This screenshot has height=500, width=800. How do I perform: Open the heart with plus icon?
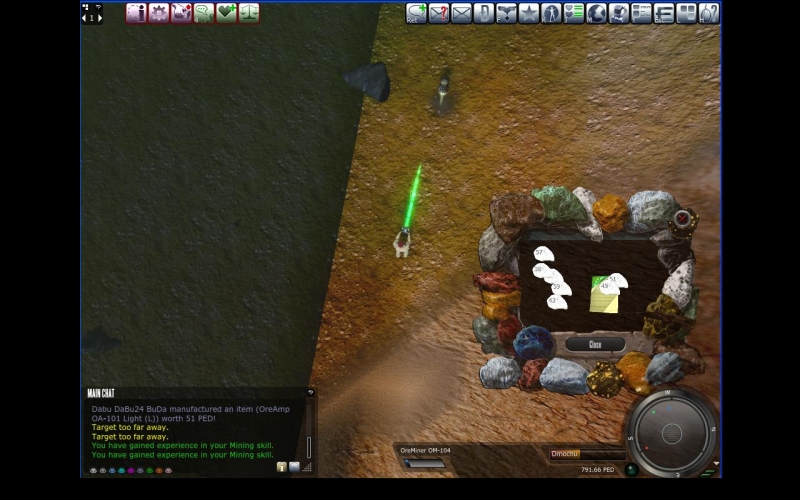tap(226, 13)
